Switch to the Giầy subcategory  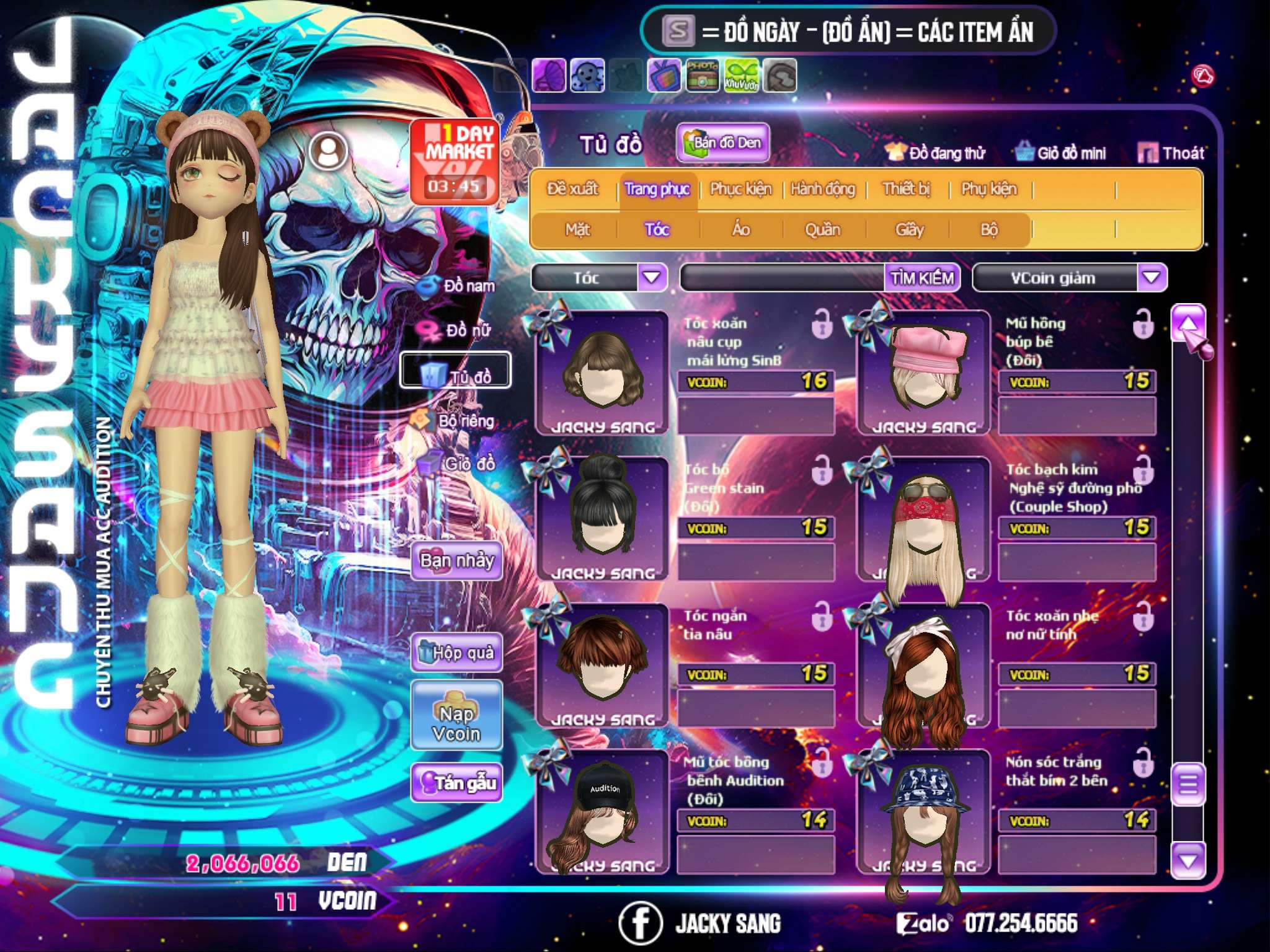[x=909, y=230]
